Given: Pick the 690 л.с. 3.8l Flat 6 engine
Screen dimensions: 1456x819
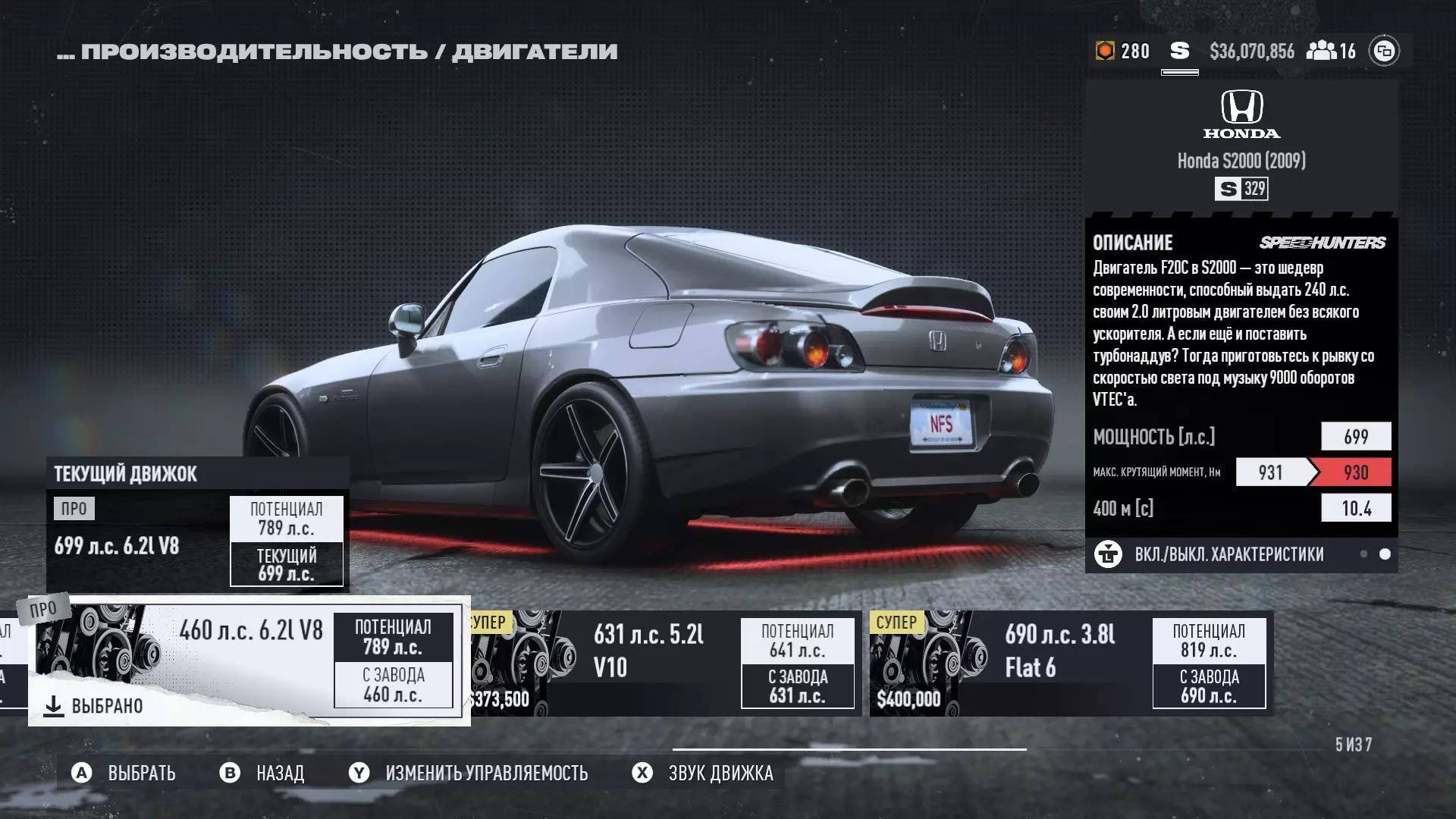Looking at the screenshot, I should [x=1071, y=664].
